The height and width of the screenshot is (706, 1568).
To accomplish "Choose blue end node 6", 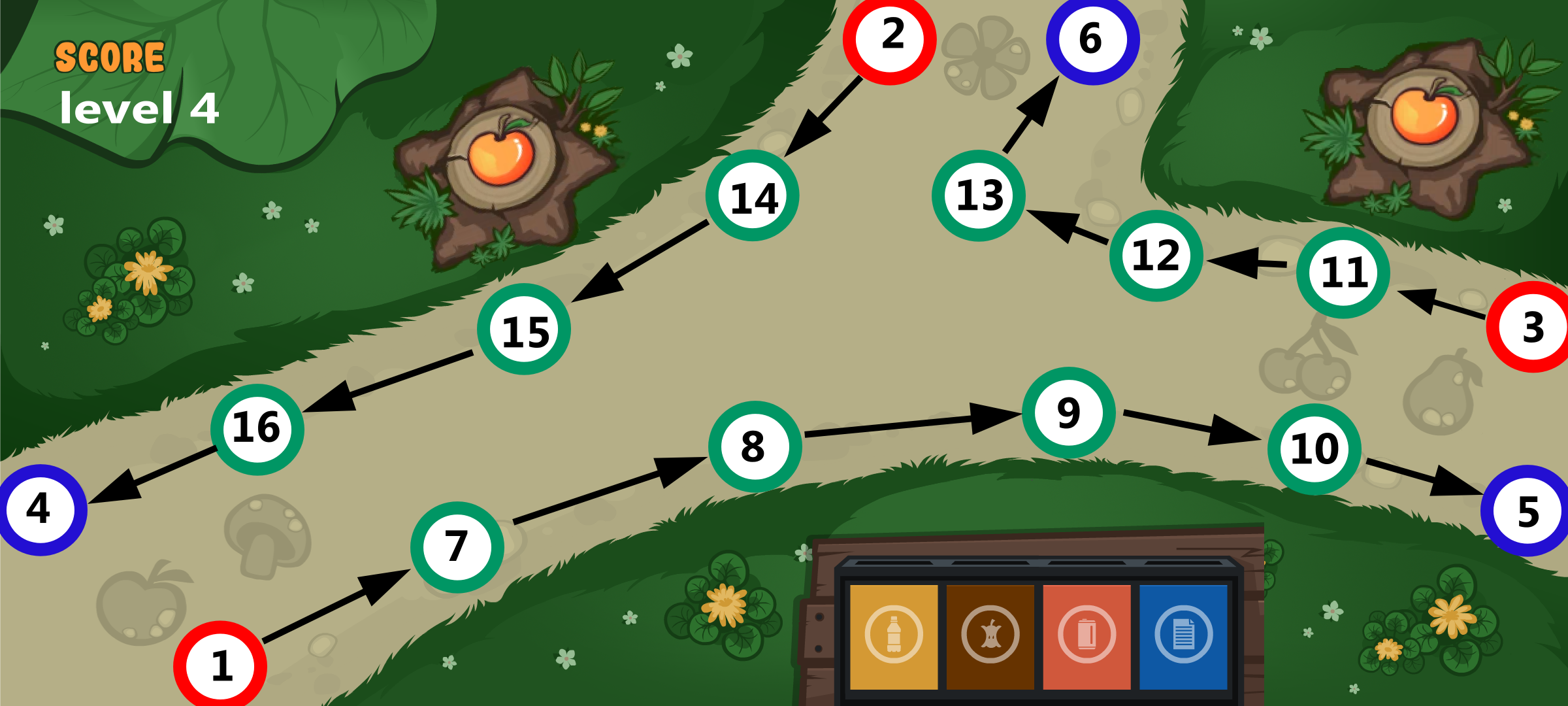I will pyautogui.click(x=1092, y=39).
